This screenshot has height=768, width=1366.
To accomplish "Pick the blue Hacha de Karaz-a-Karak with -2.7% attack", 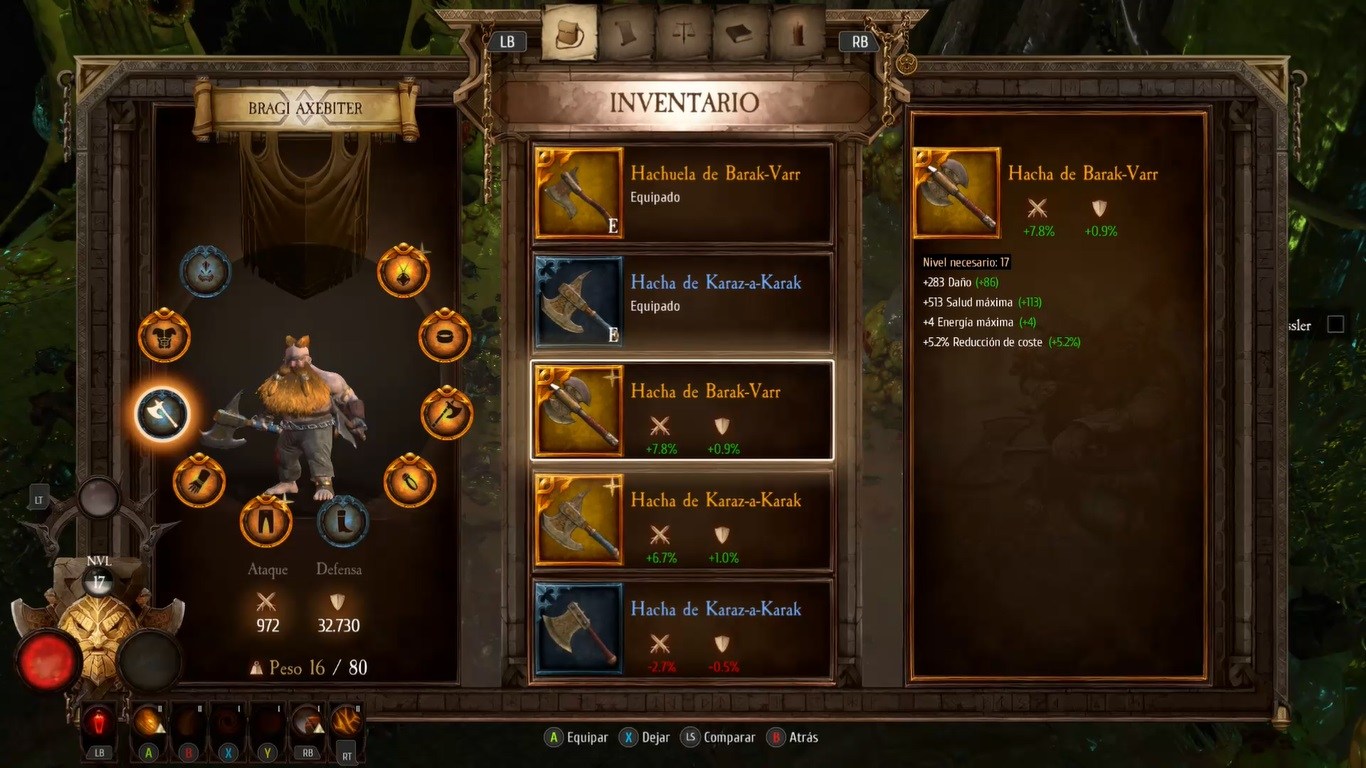I will pos(682,629).
